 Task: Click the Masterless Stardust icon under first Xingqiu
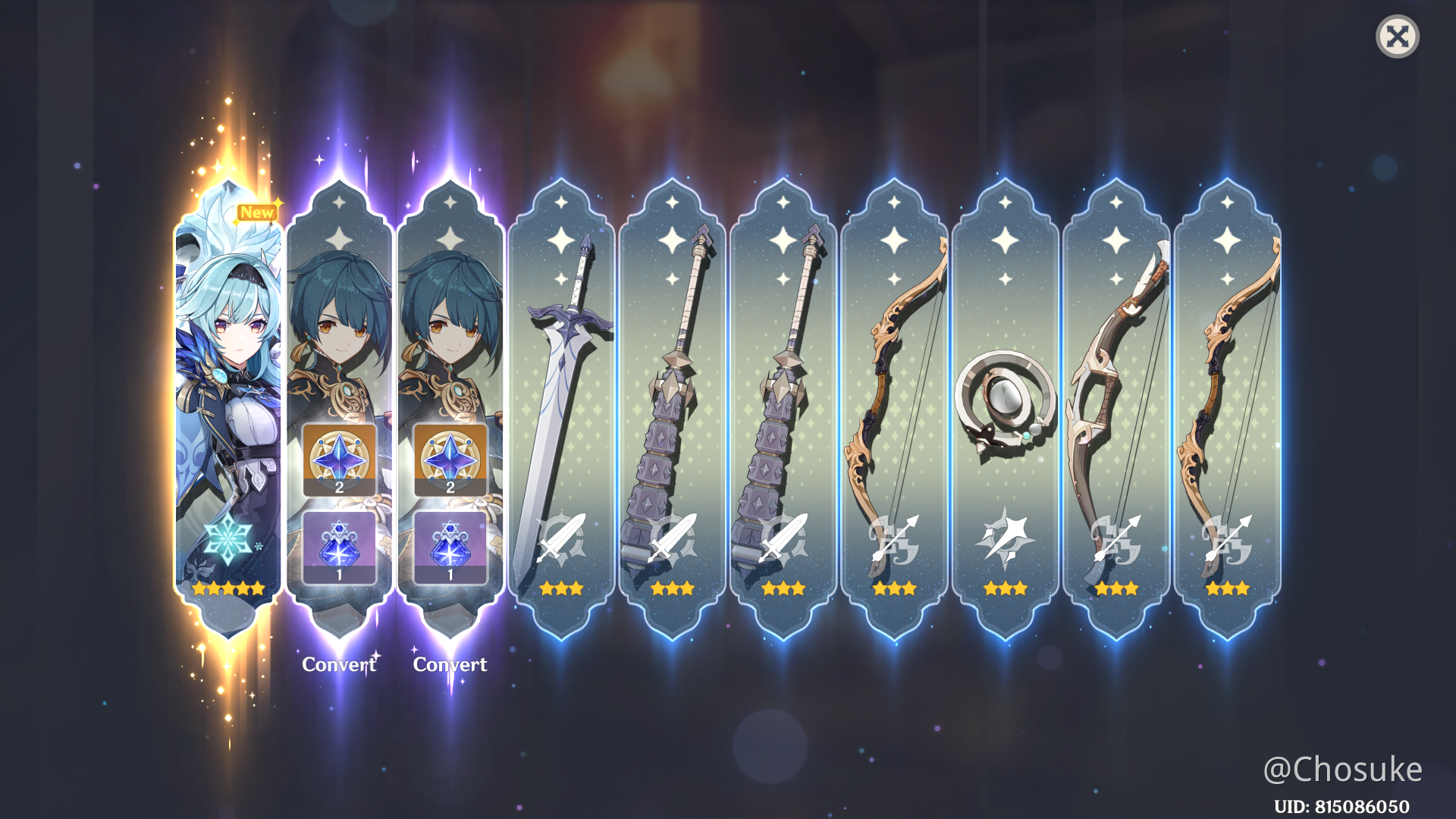click(x=340, y=544)
